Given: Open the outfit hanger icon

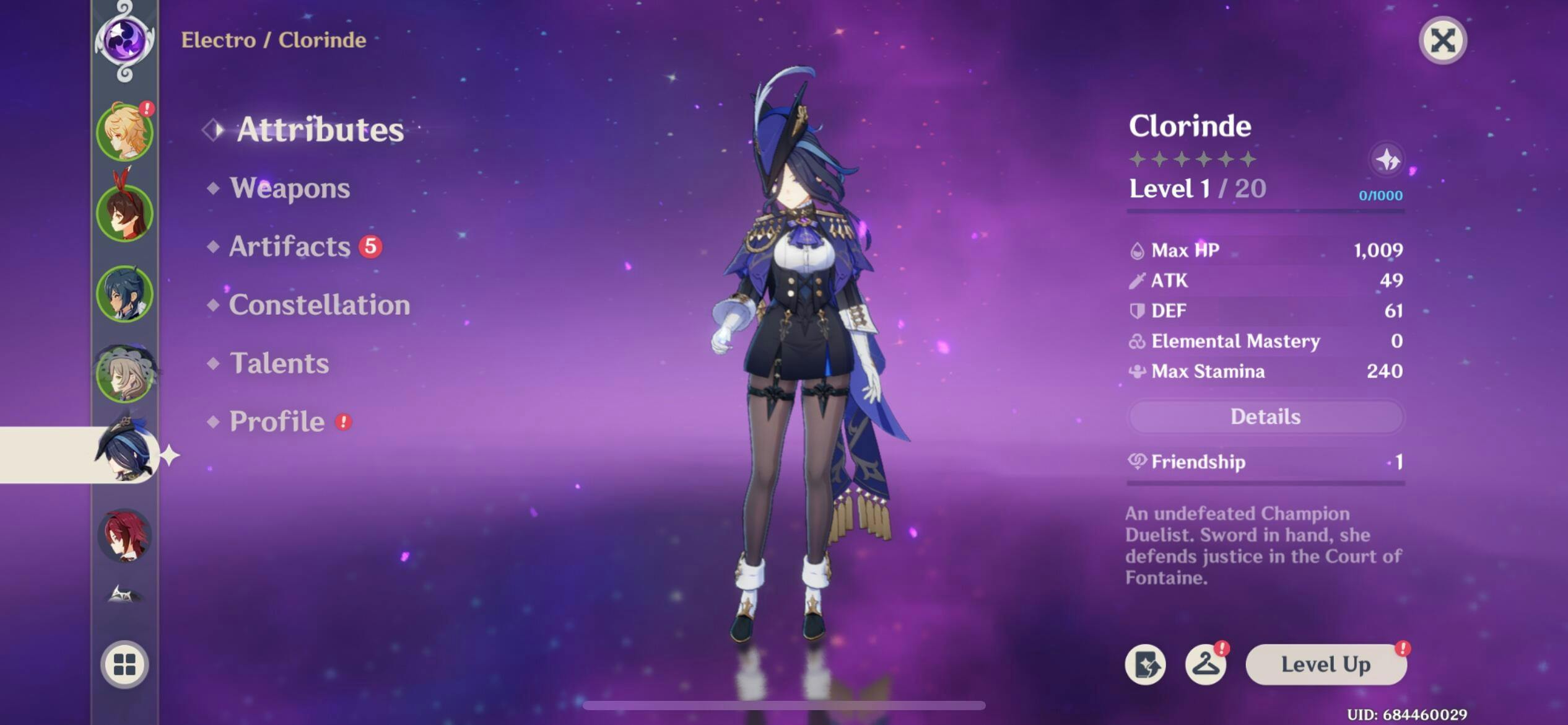Looking at the screenshot, I should pyautogui.click(x=1205, y=664).
